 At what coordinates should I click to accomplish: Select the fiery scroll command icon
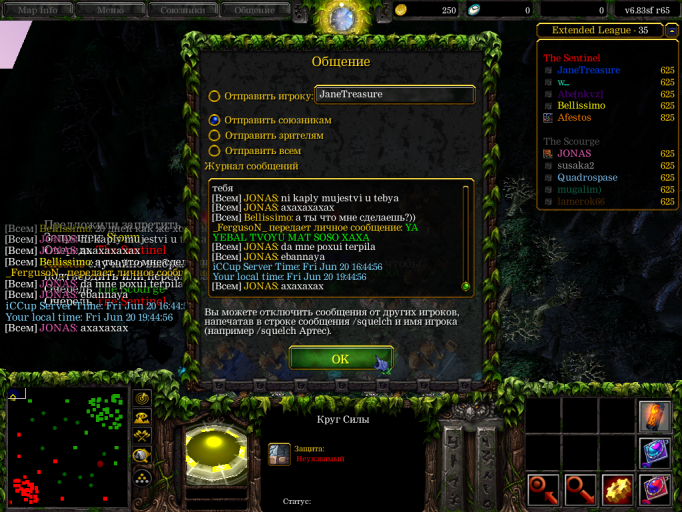click(x=654, y=416)
